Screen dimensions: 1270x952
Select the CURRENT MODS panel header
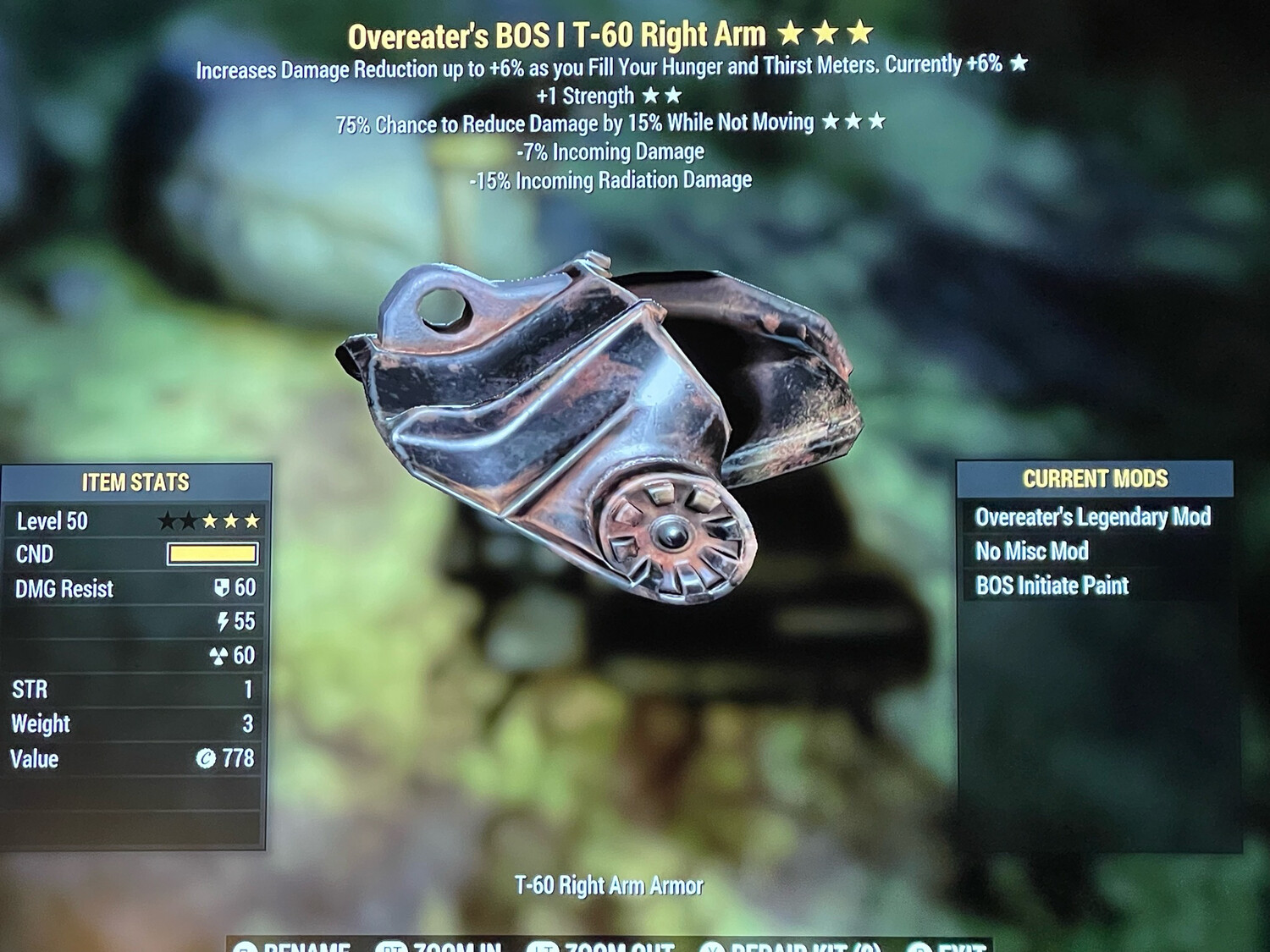pos(1095,478)
